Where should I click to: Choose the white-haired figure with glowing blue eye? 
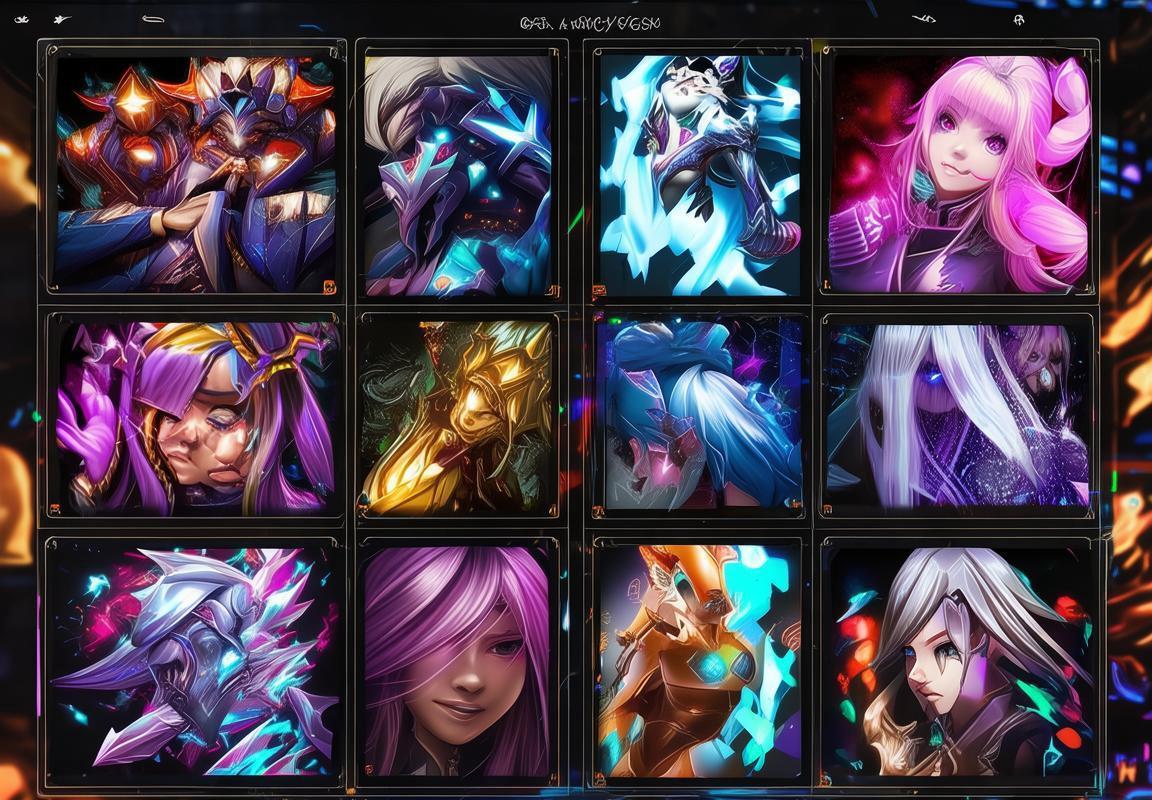click(958, 416)
